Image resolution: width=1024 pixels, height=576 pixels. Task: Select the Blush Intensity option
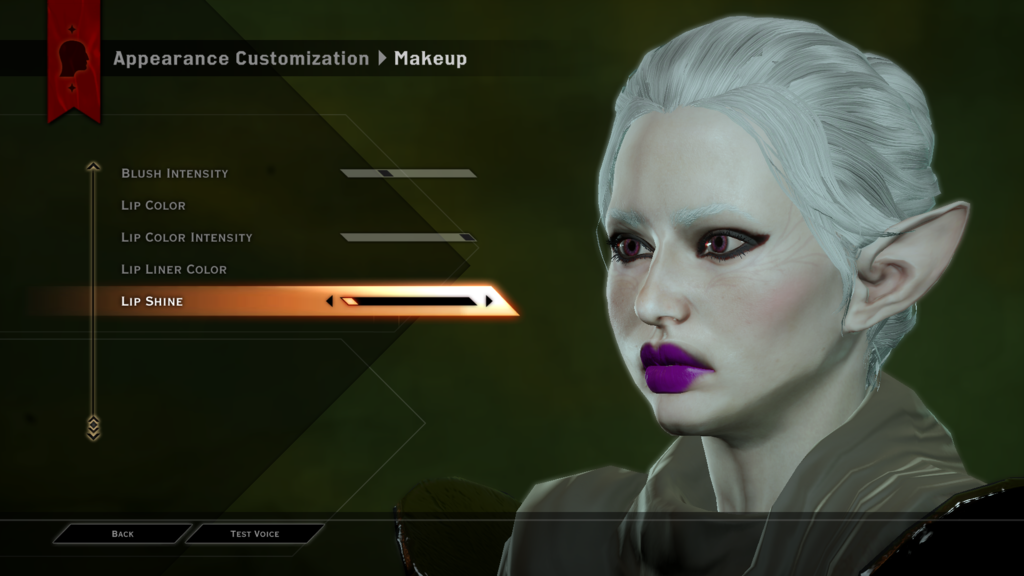tap(175, 173)
